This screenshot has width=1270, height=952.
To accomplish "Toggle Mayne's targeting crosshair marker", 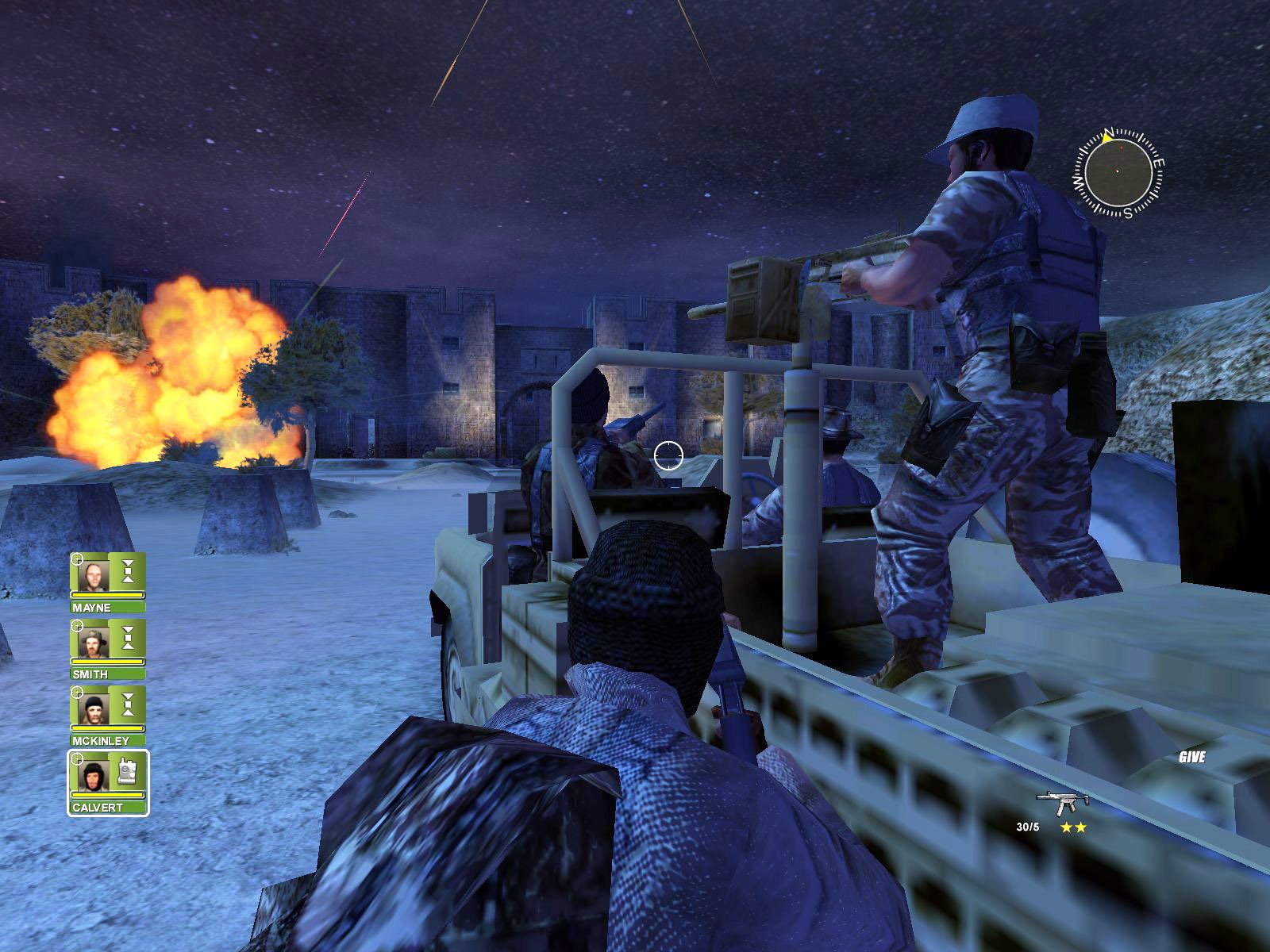I will (x=76, y=561).
